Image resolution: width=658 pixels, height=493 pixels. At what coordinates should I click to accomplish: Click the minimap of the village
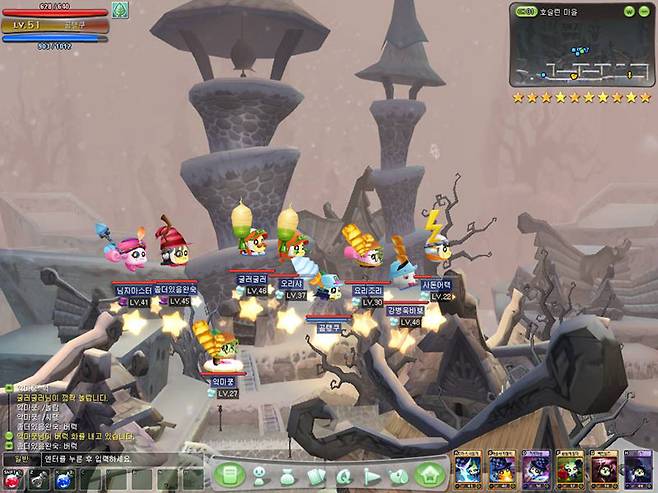point(581,53)
